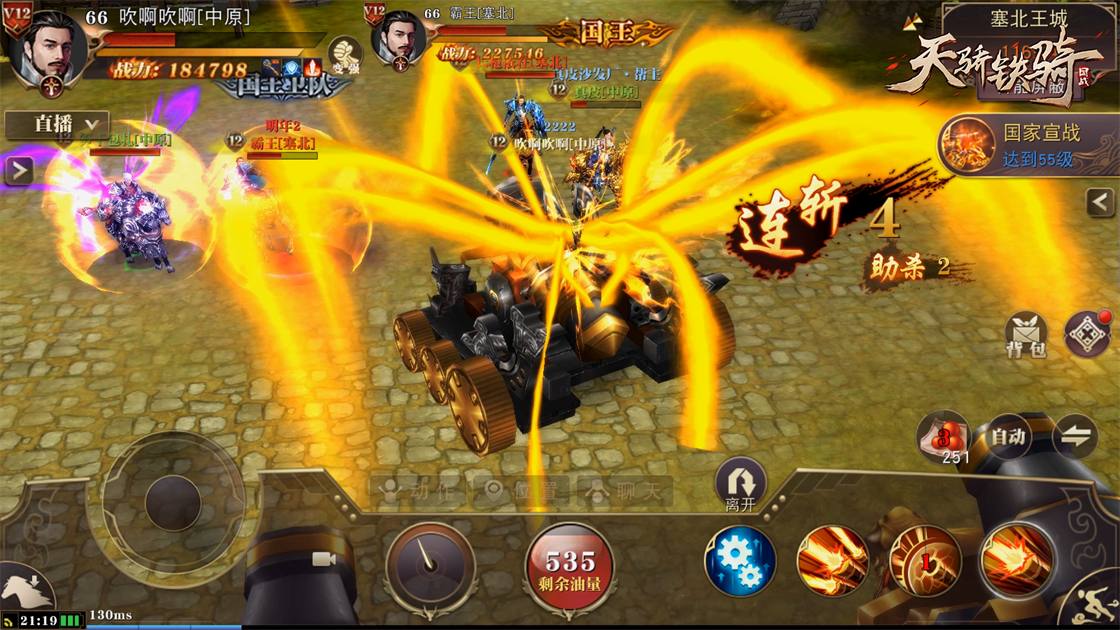The image size is (1120, 630).
Task: Open the 国家宣战 quest tracker
Action: (1028, 145)
